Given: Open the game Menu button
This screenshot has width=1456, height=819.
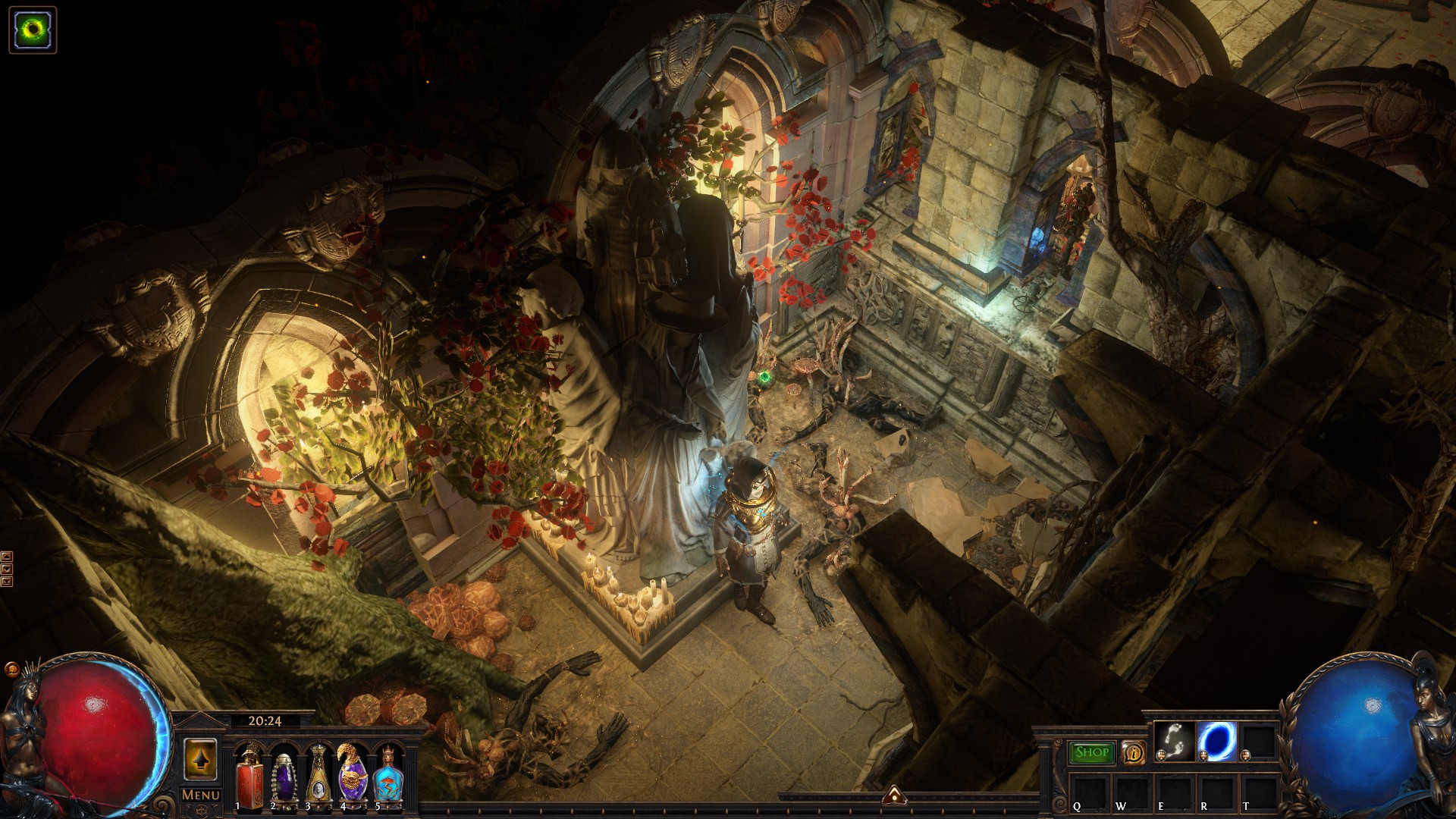Looking at the screenshot, I should pyautogui.click(x=200, y=795).
